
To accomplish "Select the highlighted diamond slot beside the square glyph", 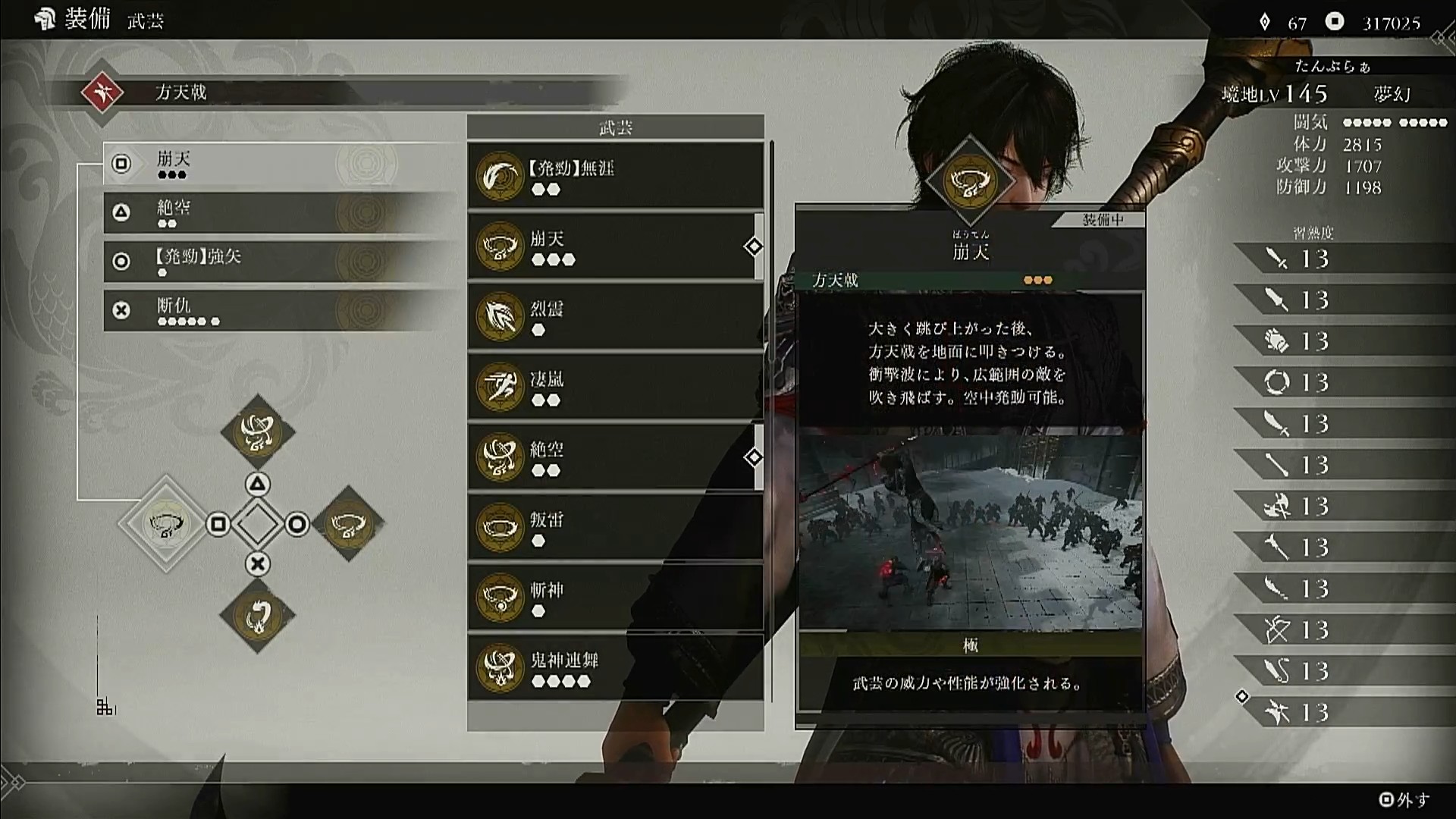I will (166, 524).
